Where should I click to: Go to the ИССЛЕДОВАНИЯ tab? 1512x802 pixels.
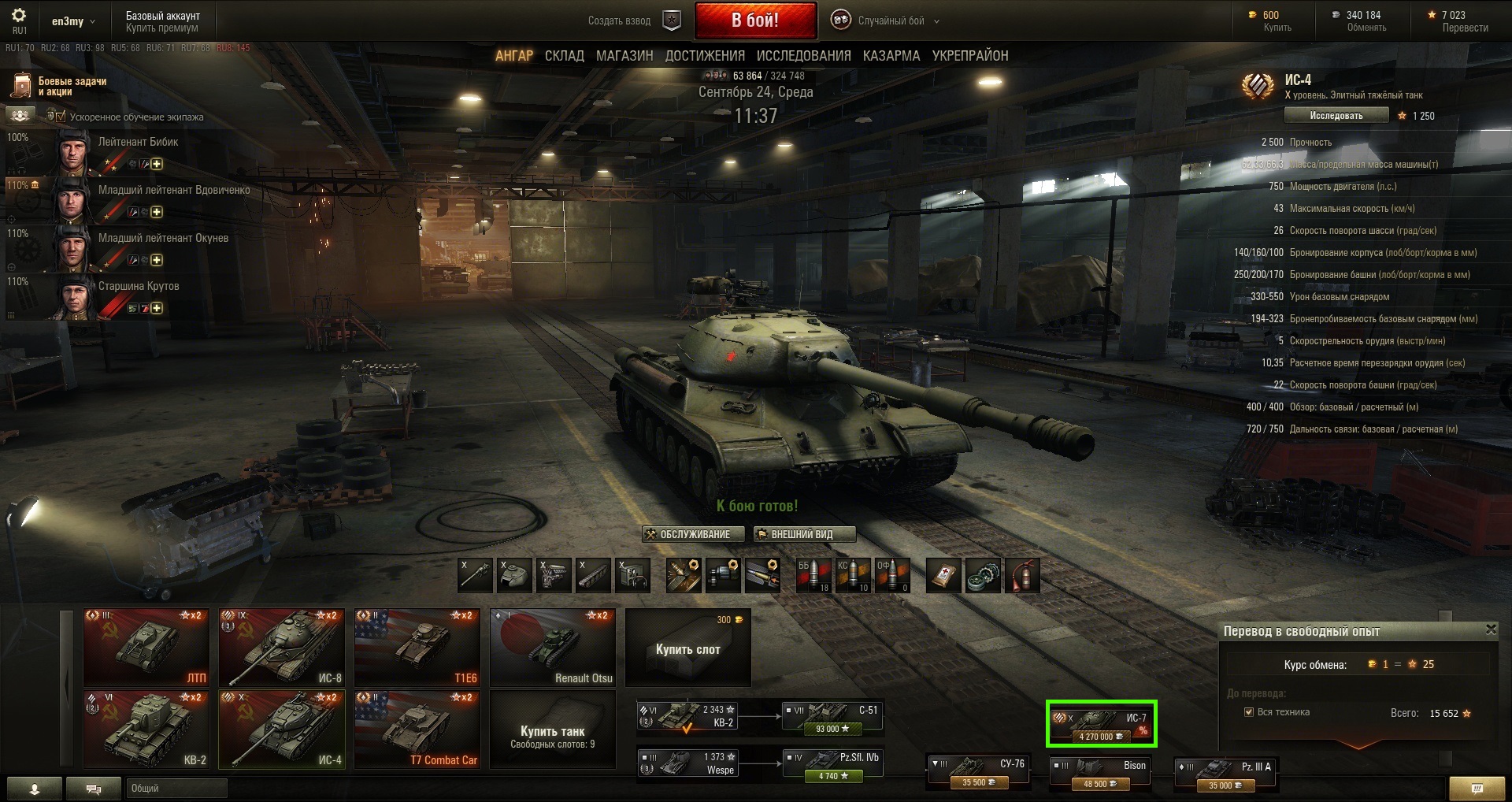click(x=803, y=56)
